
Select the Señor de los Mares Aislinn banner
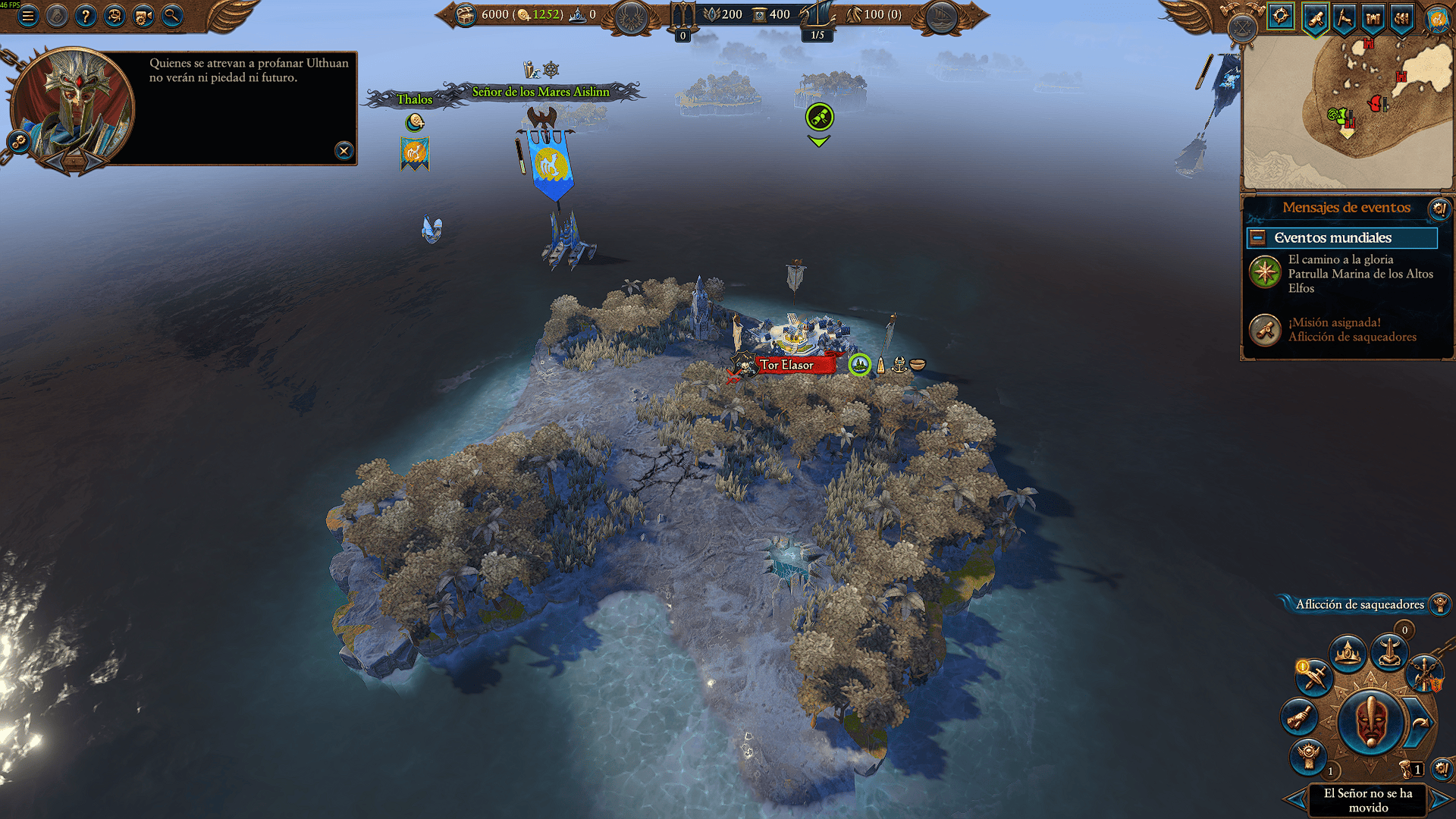(x=541, y=92)
